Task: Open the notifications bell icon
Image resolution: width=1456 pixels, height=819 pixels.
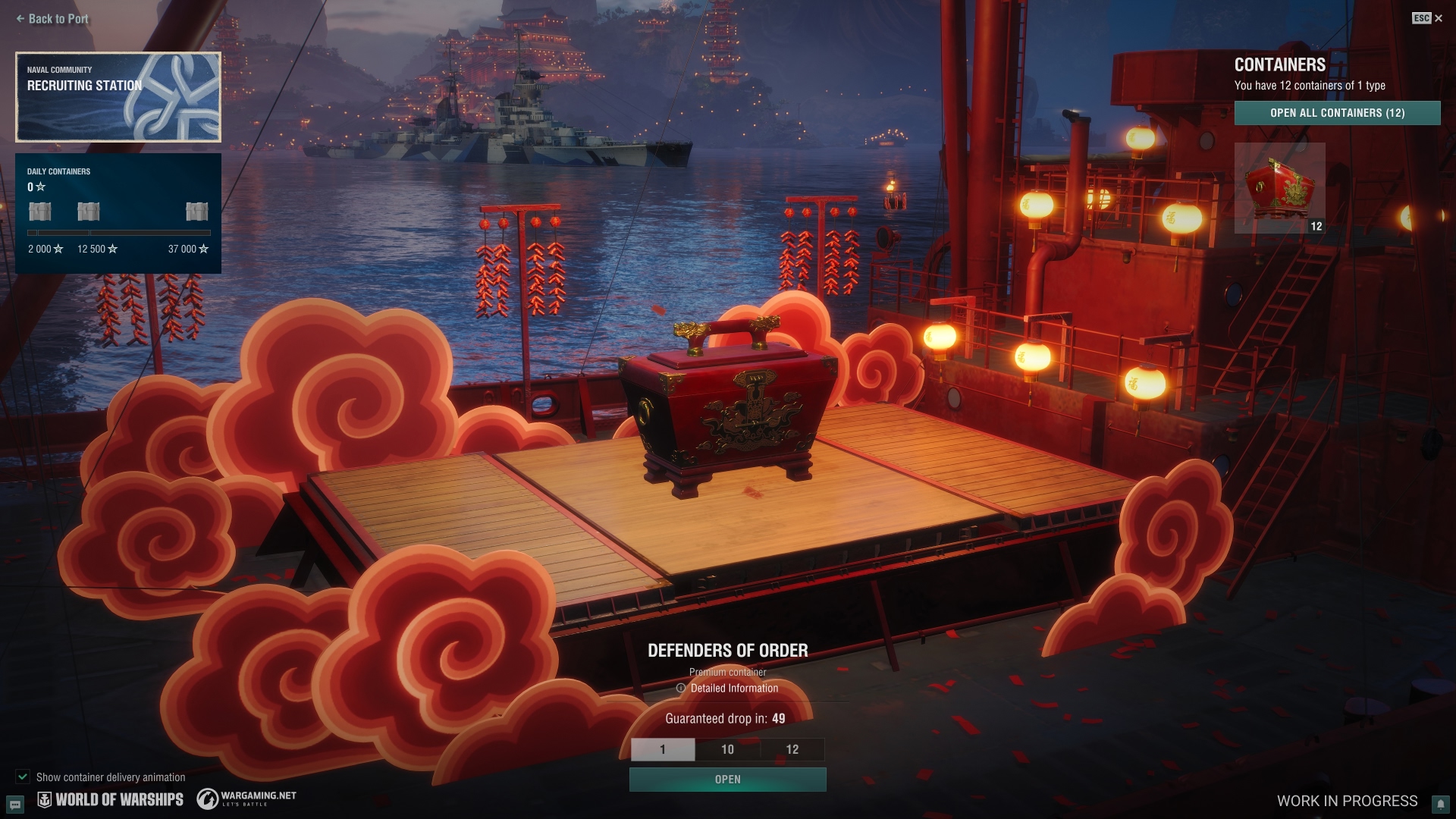Action: pos(1440,804)
